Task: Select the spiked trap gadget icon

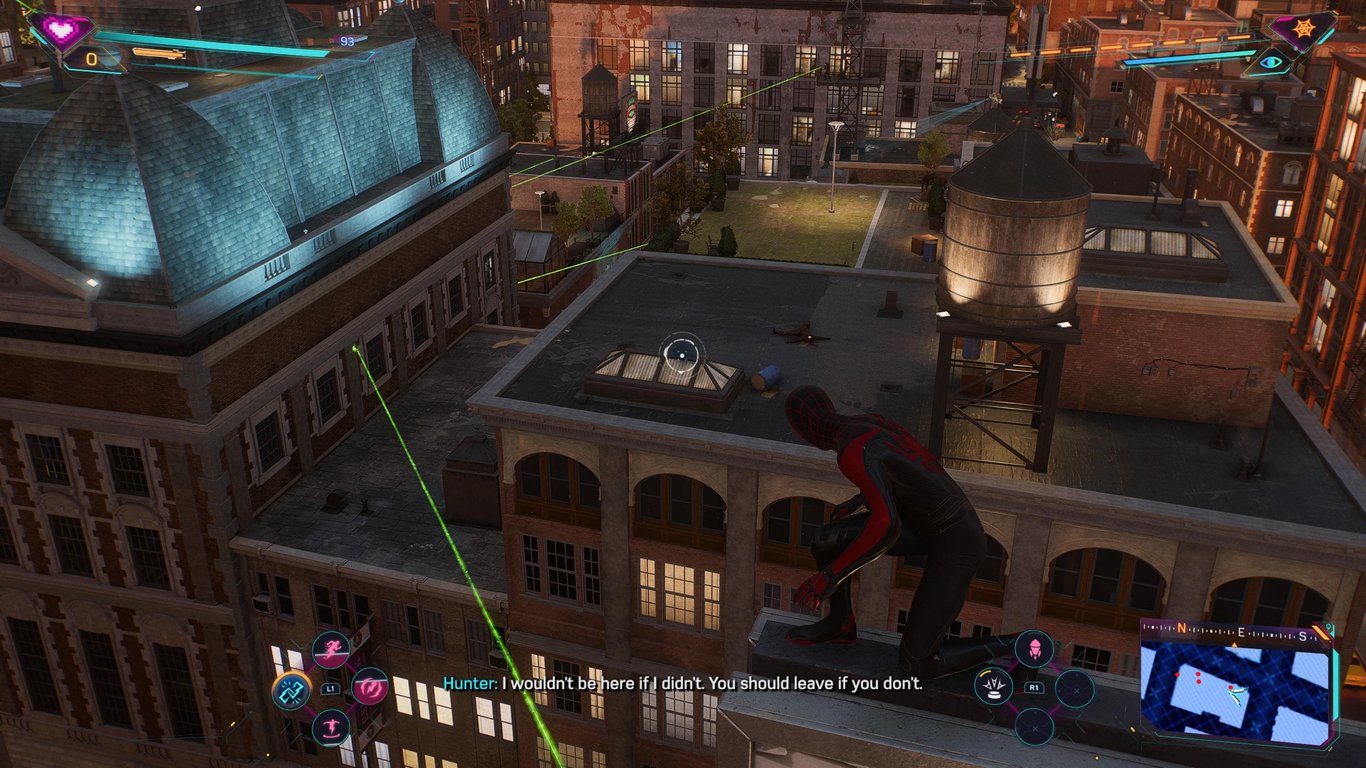Action: [x=996, y=688]
